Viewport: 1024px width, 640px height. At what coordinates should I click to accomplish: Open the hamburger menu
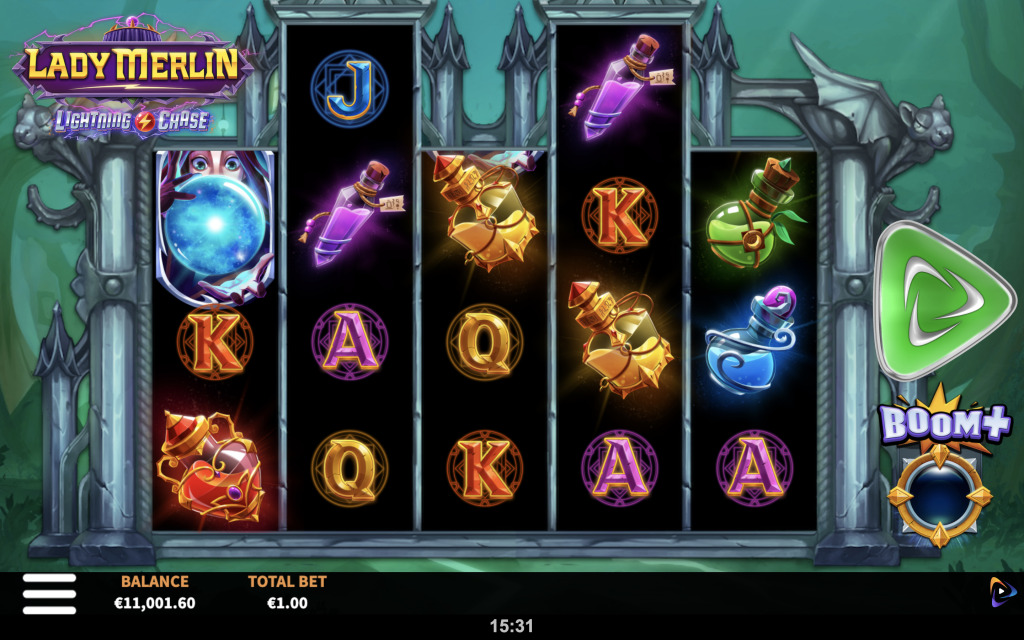49,593
